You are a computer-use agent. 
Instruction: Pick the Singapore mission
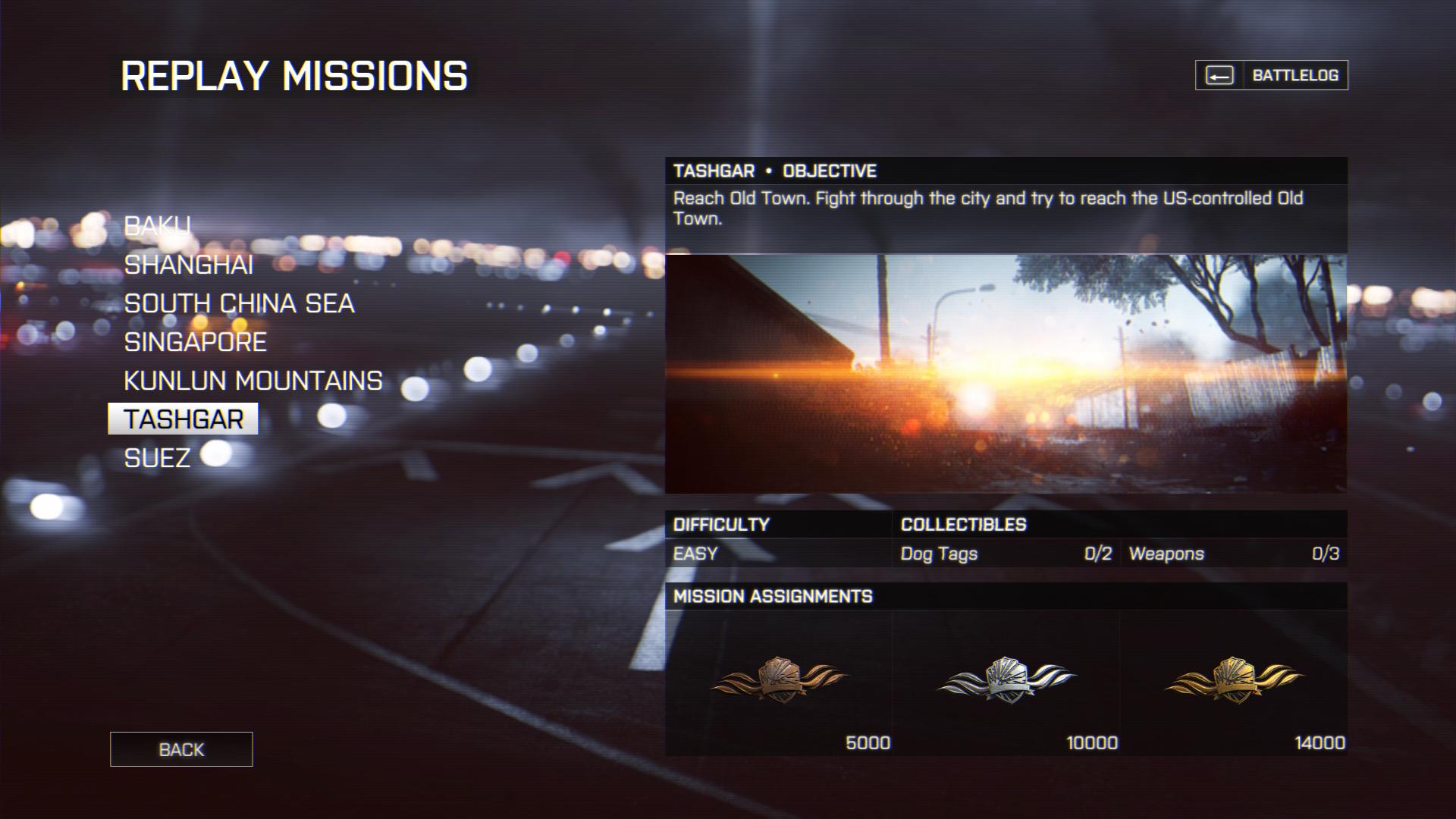click(x=195, y=342)
